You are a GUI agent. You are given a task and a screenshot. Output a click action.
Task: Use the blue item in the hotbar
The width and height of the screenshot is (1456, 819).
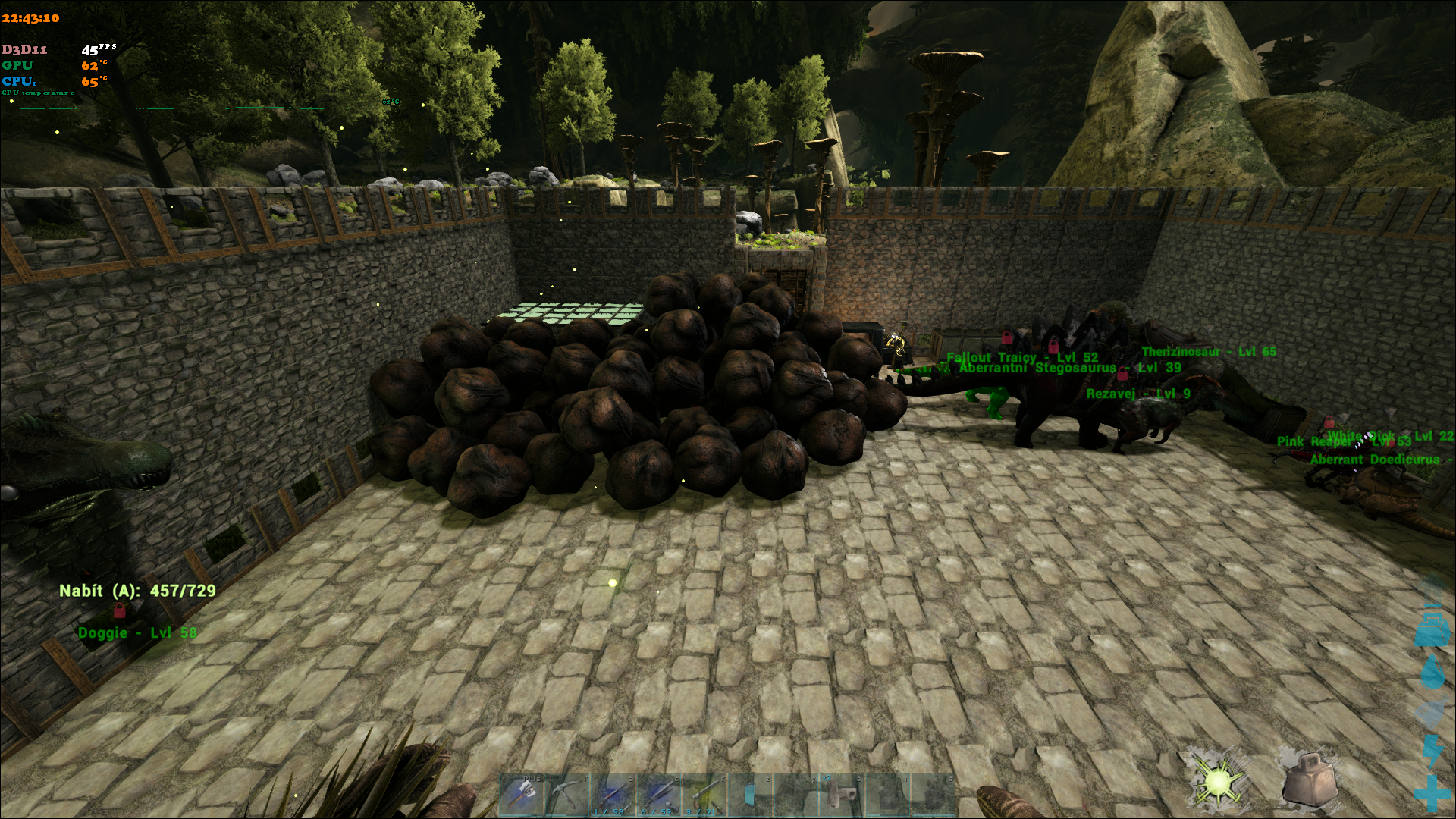[749, 795]
